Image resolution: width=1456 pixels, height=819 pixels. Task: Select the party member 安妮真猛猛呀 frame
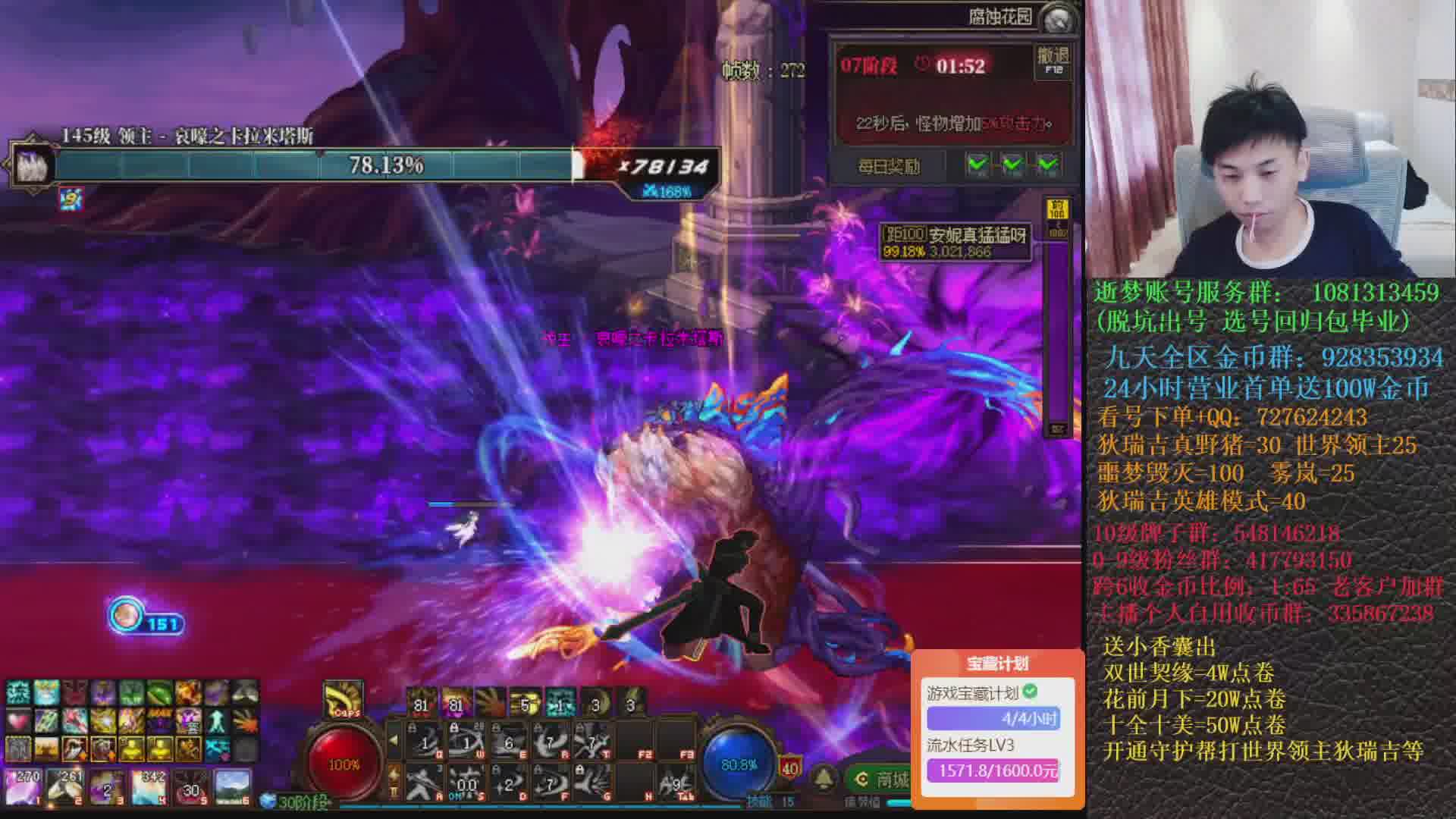click(955, 242)
